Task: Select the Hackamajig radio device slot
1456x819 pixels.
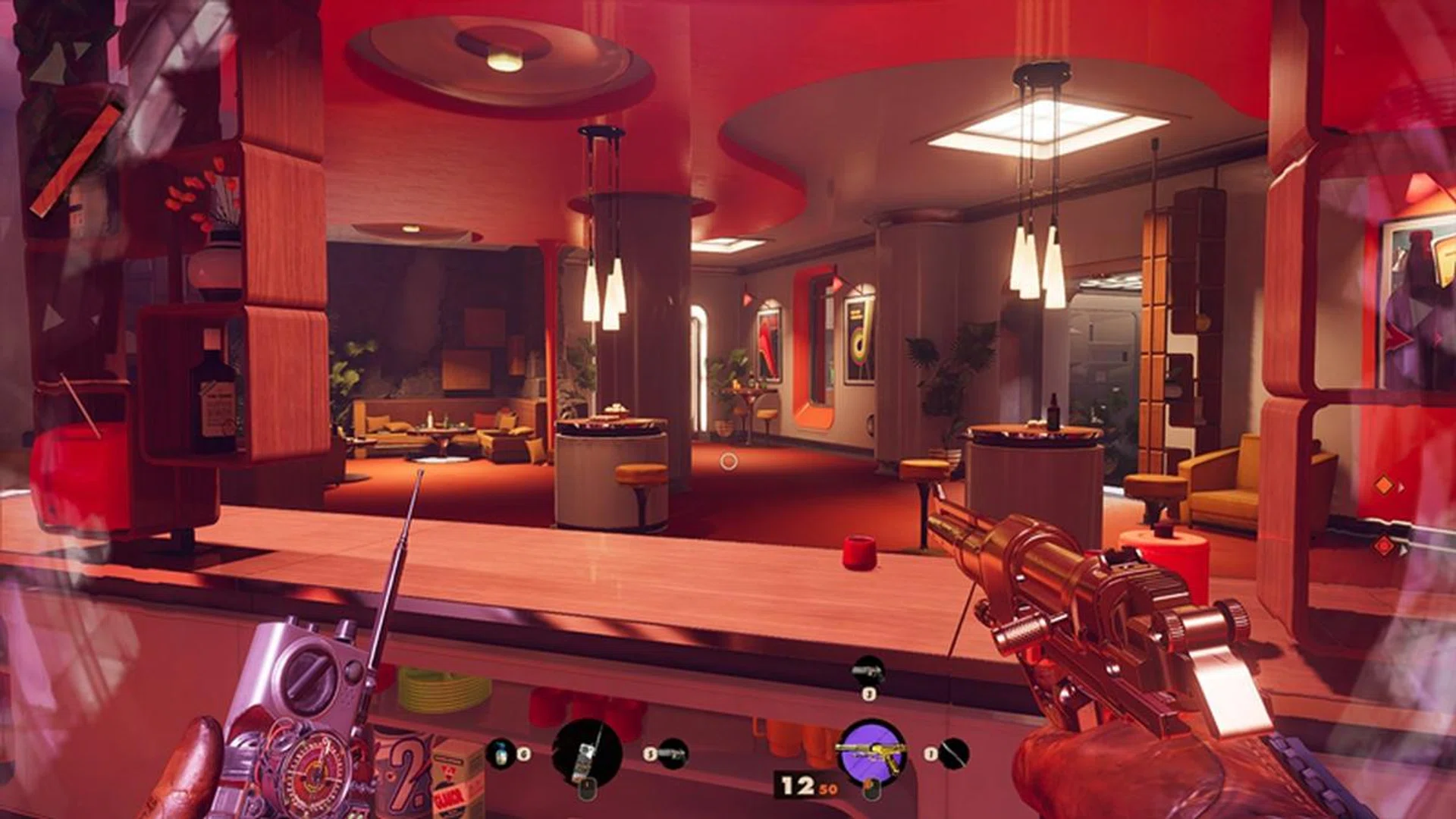Action: click(x=587, y=753)
